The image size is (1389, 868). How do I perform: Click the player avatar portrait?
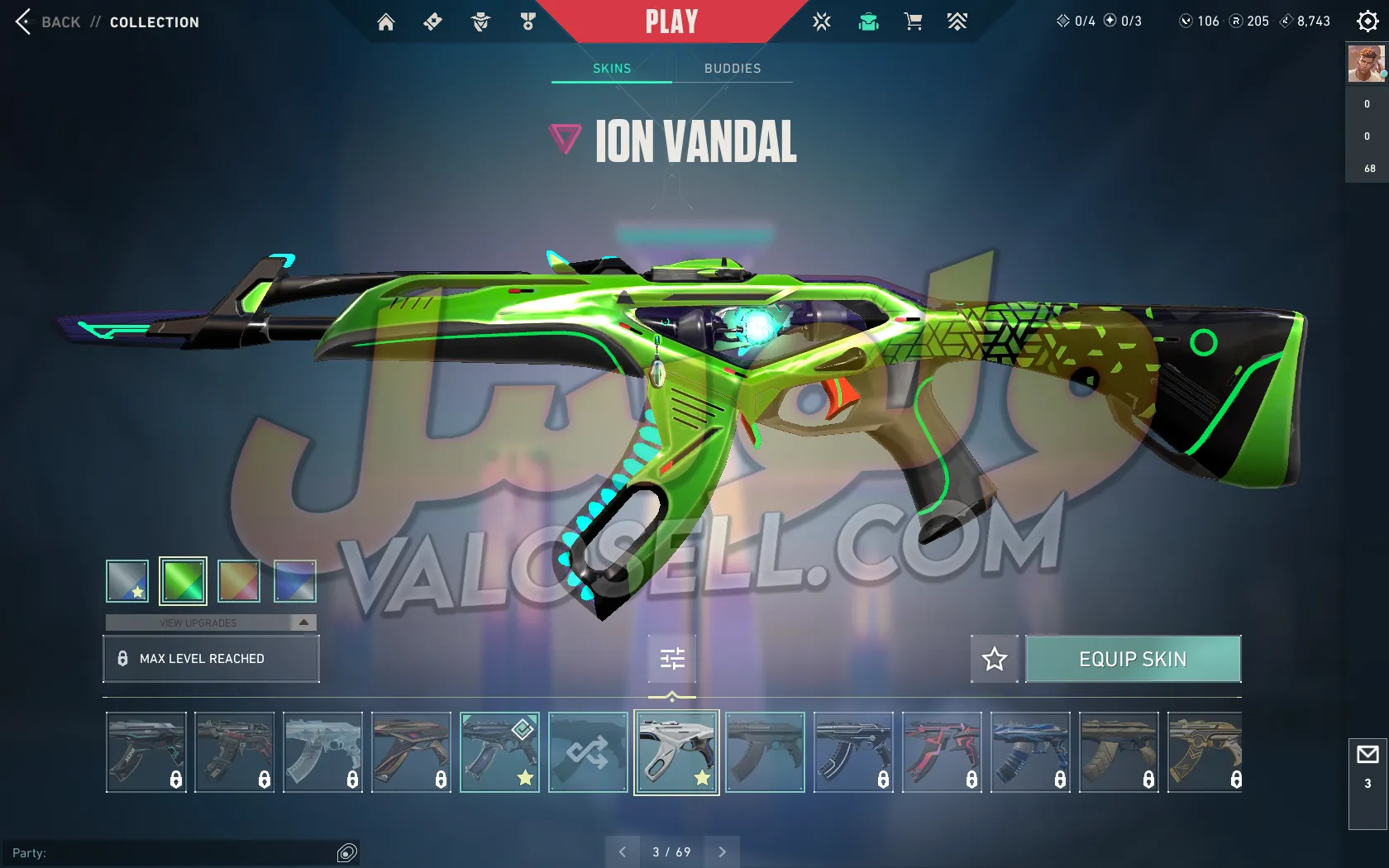tap(1366, 64)
